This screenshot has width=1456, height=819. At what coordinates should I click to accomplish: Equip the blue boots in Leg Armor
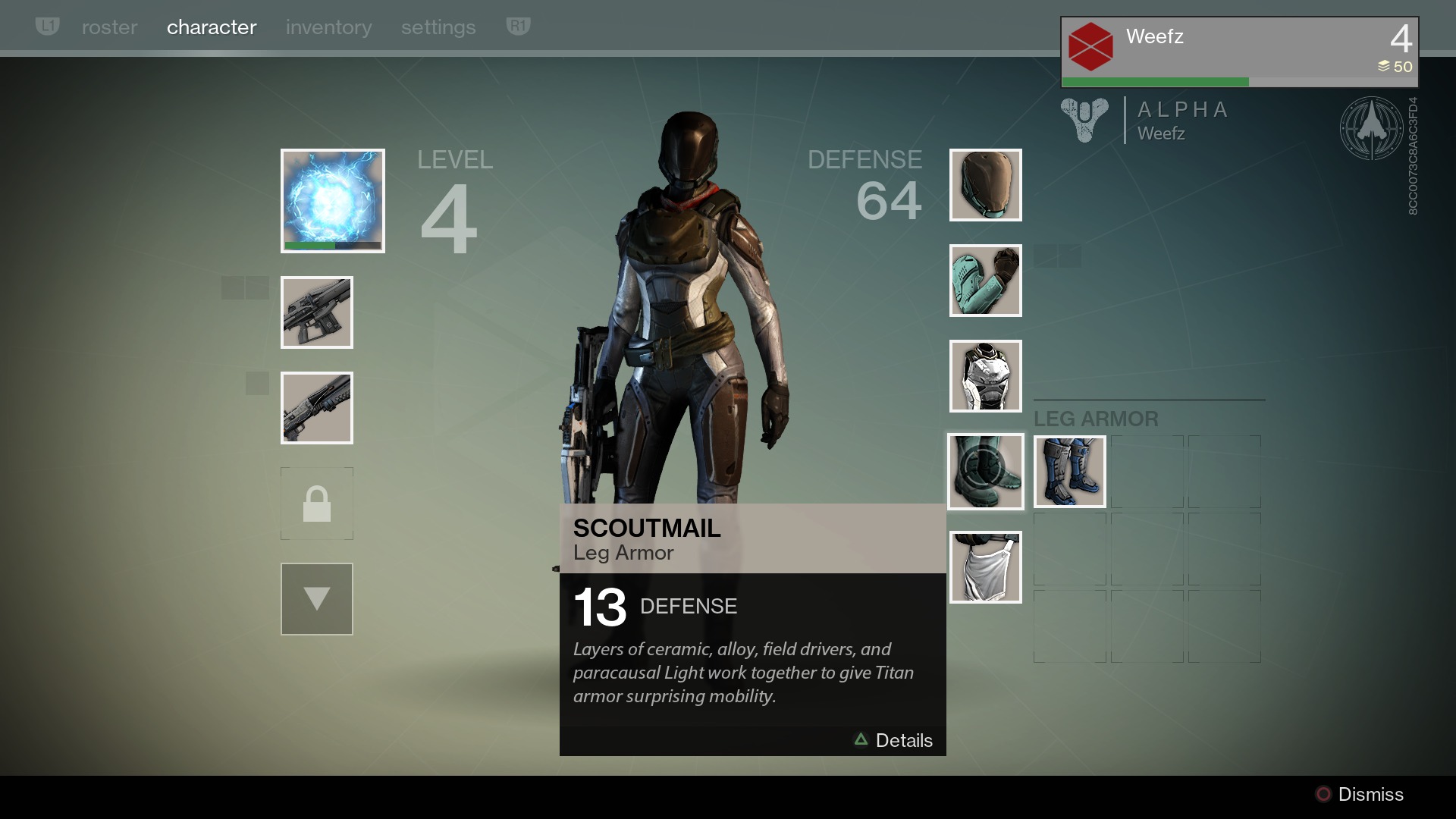[x=1069, y=472]
